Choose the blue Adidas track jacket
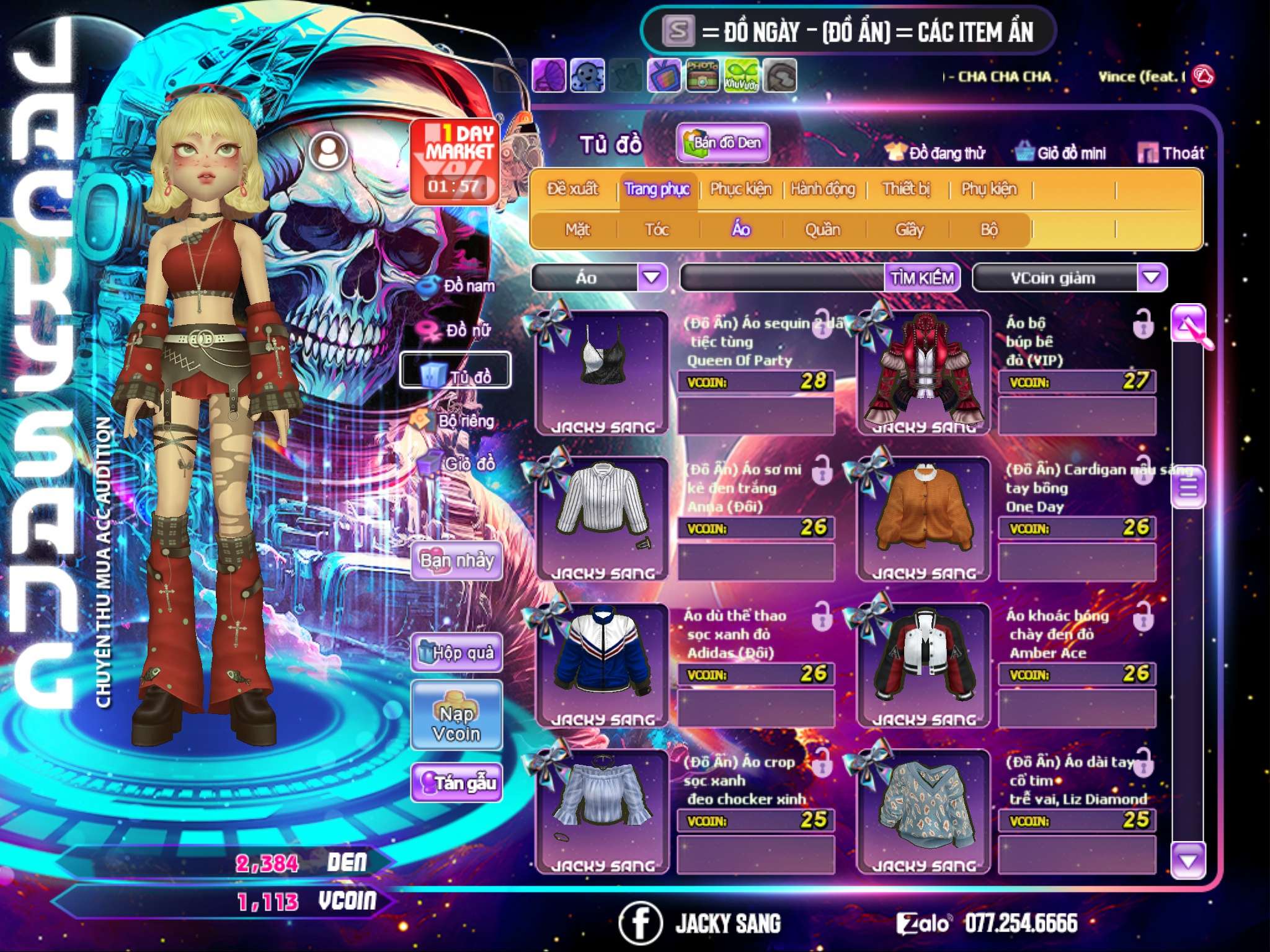The height and width of the screenshot is (952, 1270). 602,664
